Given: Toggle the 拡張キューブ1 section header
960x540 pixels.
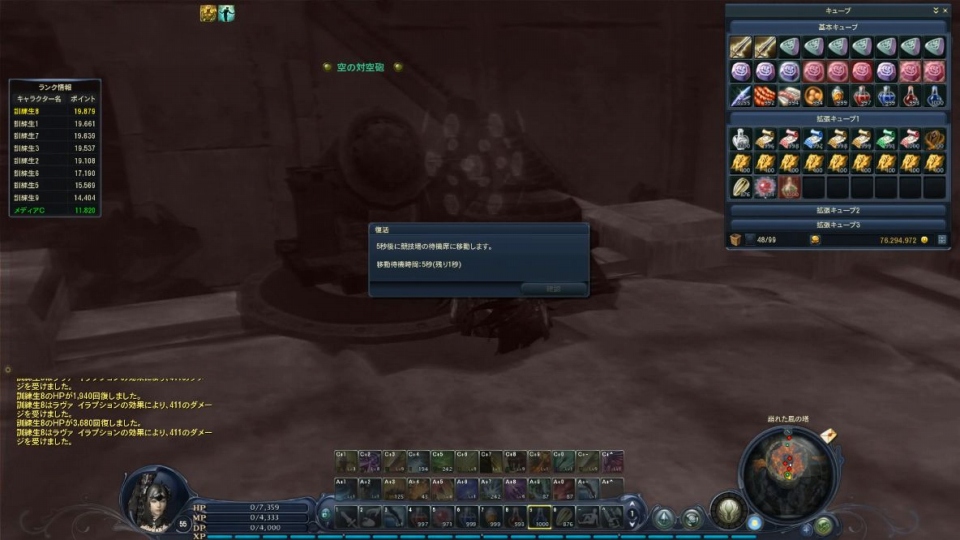Looking at the screenshot, I should click(x=838, y=117).
